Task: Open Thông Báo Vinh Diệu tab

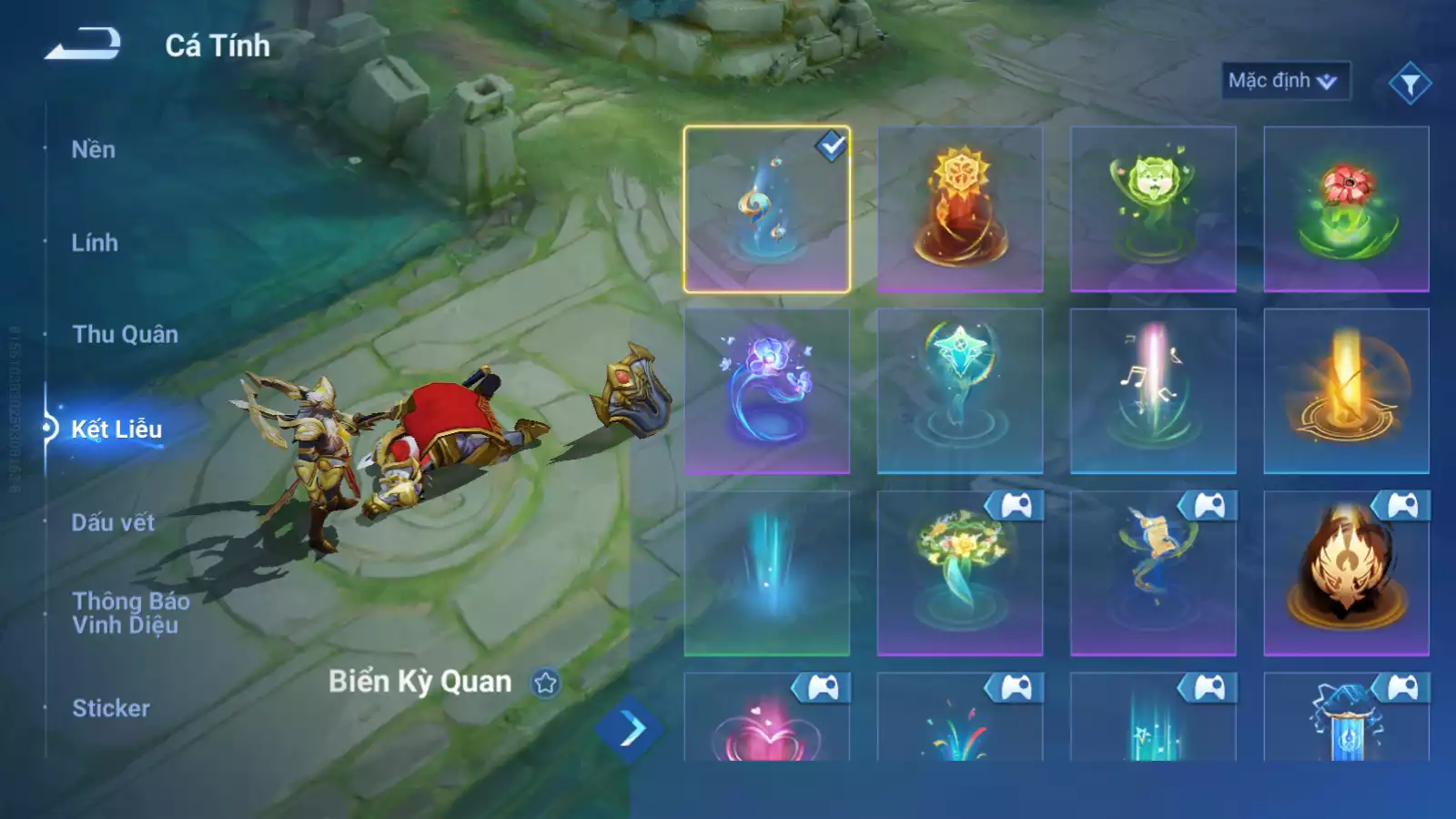Action: click(x=130, y=612)
